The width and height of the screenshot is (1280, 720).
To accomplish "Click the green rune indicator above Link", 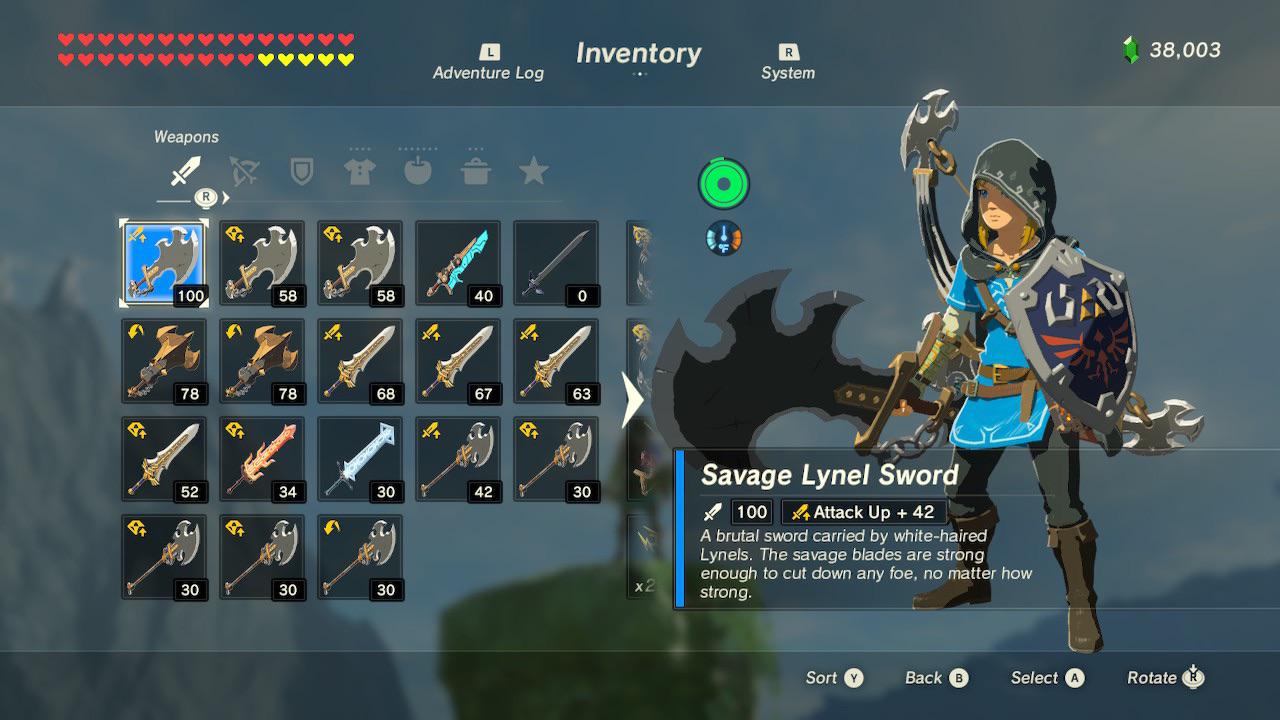I will coord(723,184).
